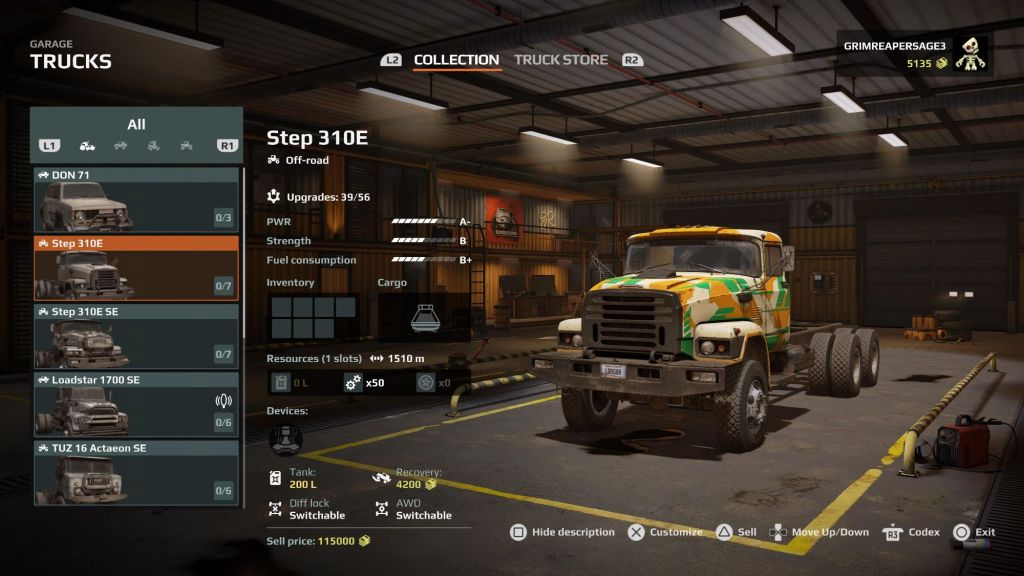The height and width of the screenshot is (576, 1024).
Task: Hide the truck description
Action: [x=562, y=532]
